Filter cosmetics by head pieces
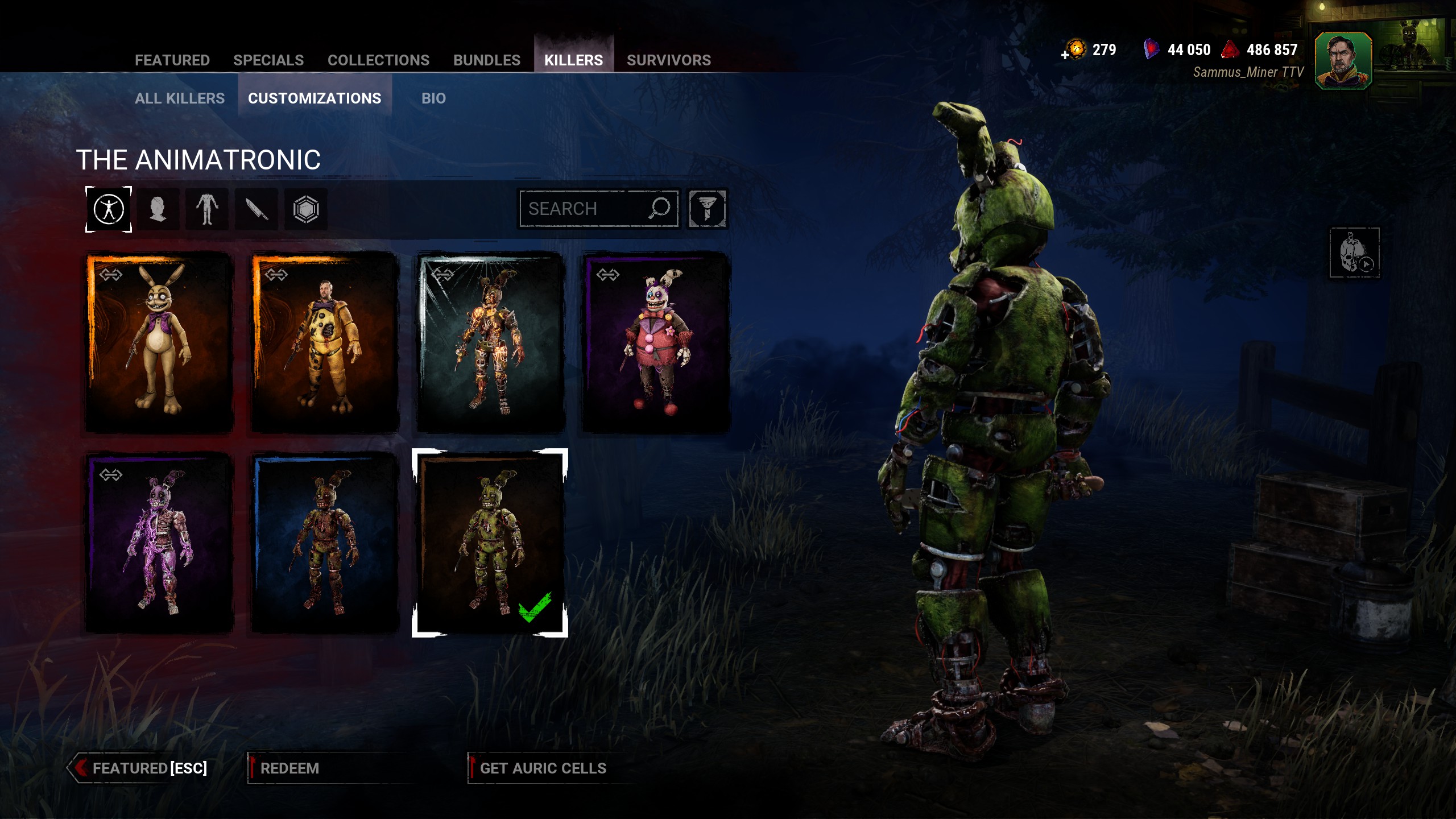This screenshot has height=819, width=1456. tap(158, 209)
